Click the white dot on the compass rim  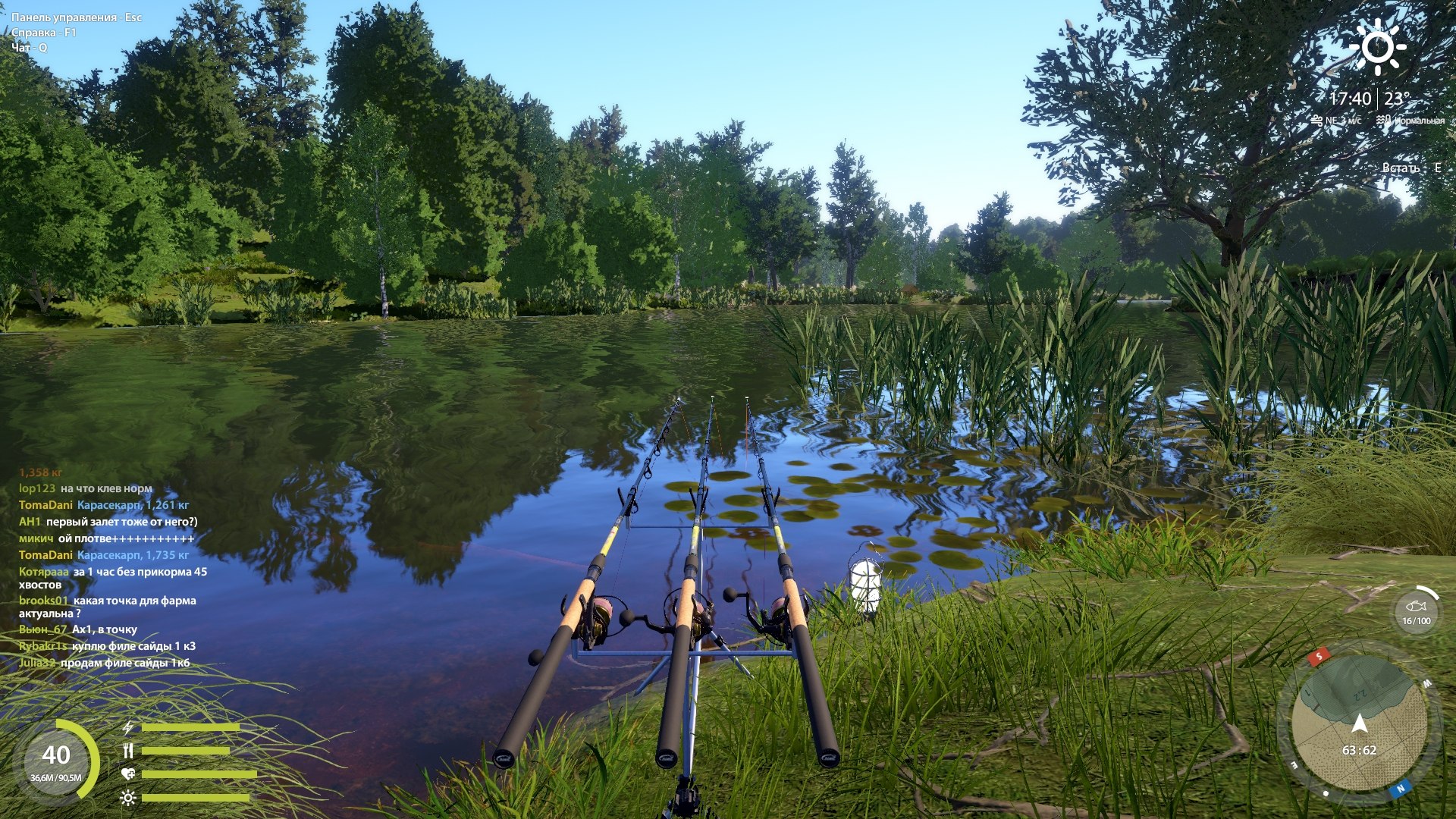(x=1325, y=793)
